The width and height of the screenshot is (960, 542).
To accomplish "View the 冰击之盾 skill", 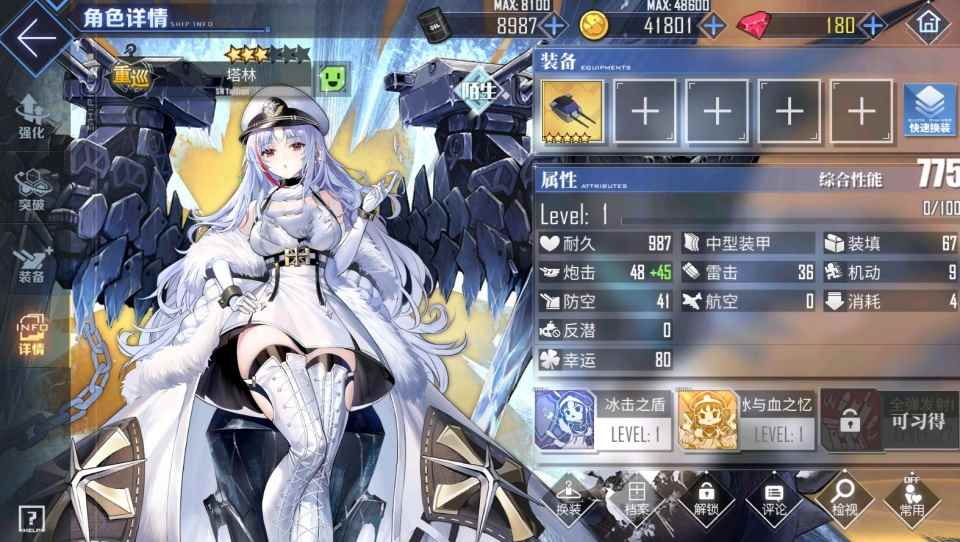I will click(x=603, y=420).
